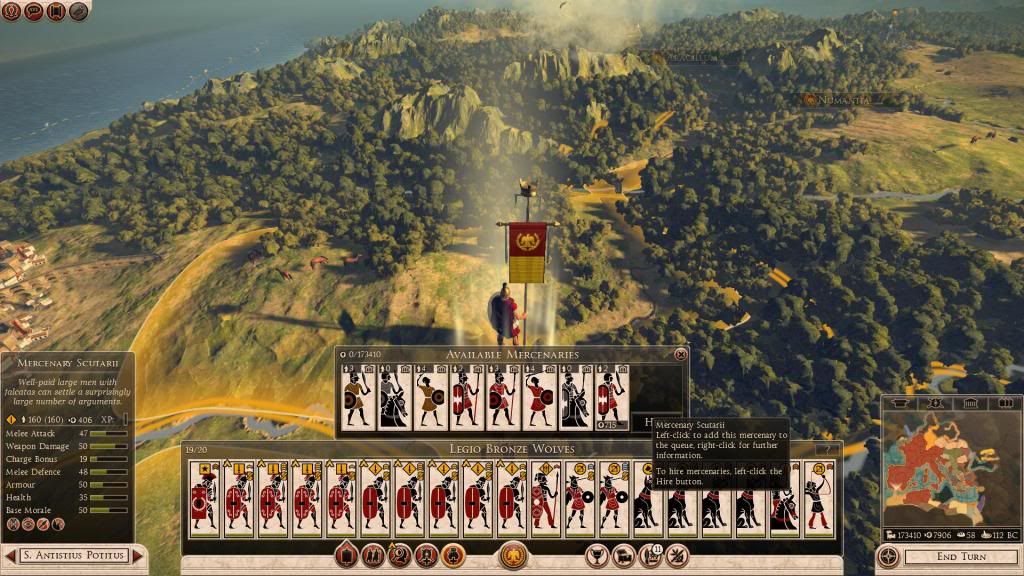Select previous general with the left arrow
This screenshot has width=1024, height=576.
point(10,555)
